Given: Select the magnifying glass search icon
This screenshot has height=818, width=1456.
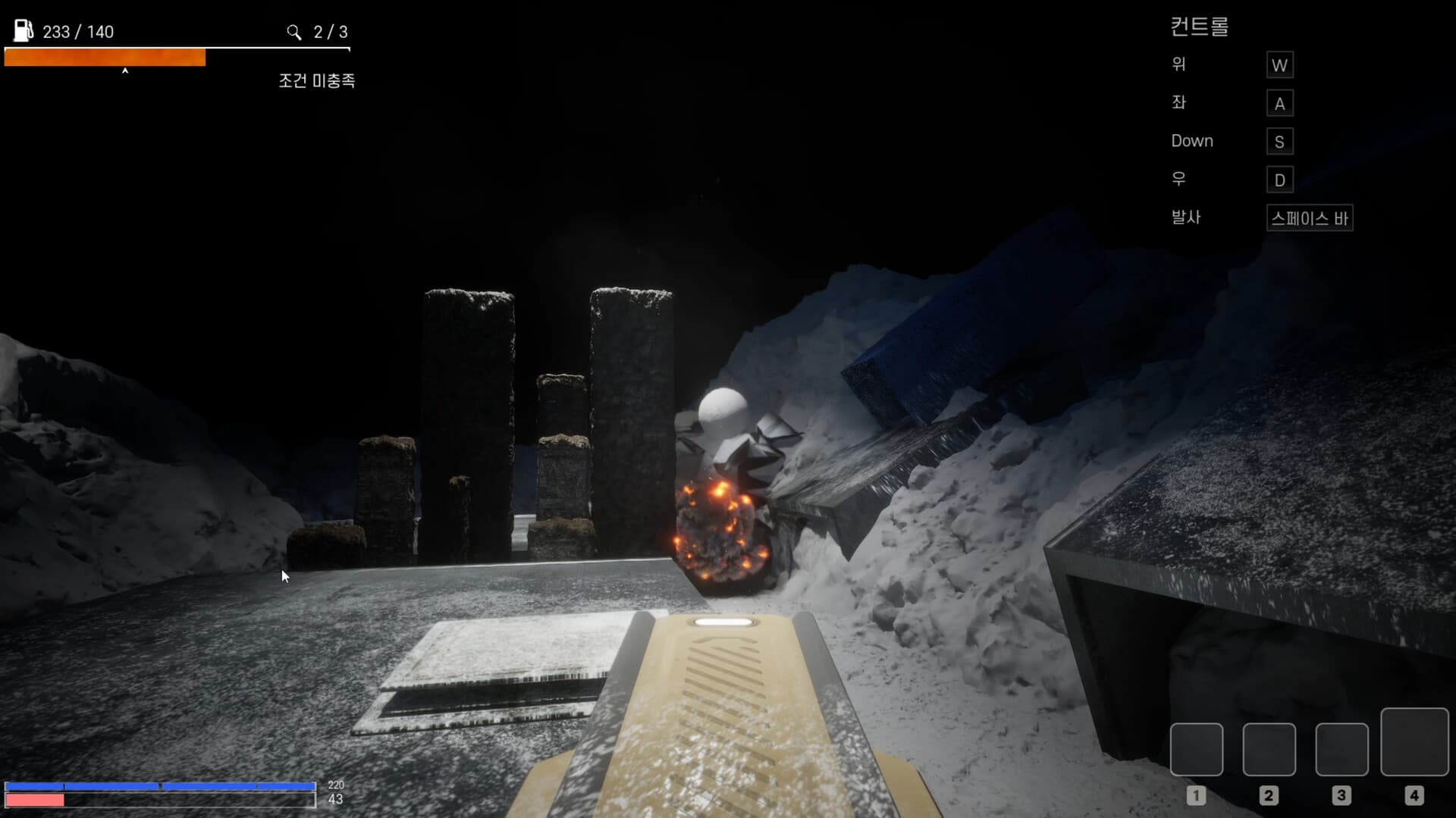Looking at the screenshot, I should click(x=294, y=33).
